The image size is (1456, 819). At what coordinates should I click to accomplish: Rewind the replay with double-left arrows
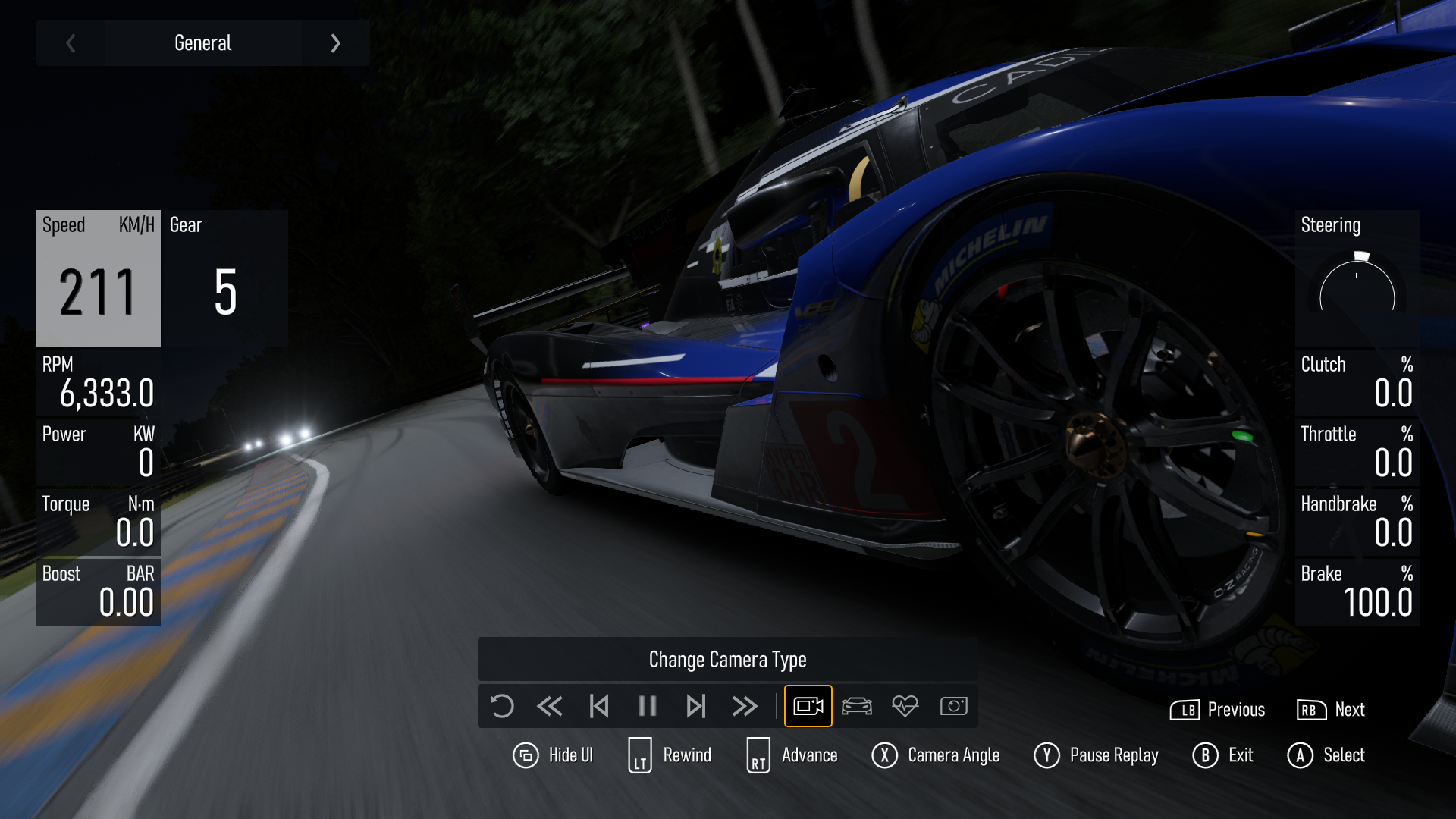click(x=550, y=706)
